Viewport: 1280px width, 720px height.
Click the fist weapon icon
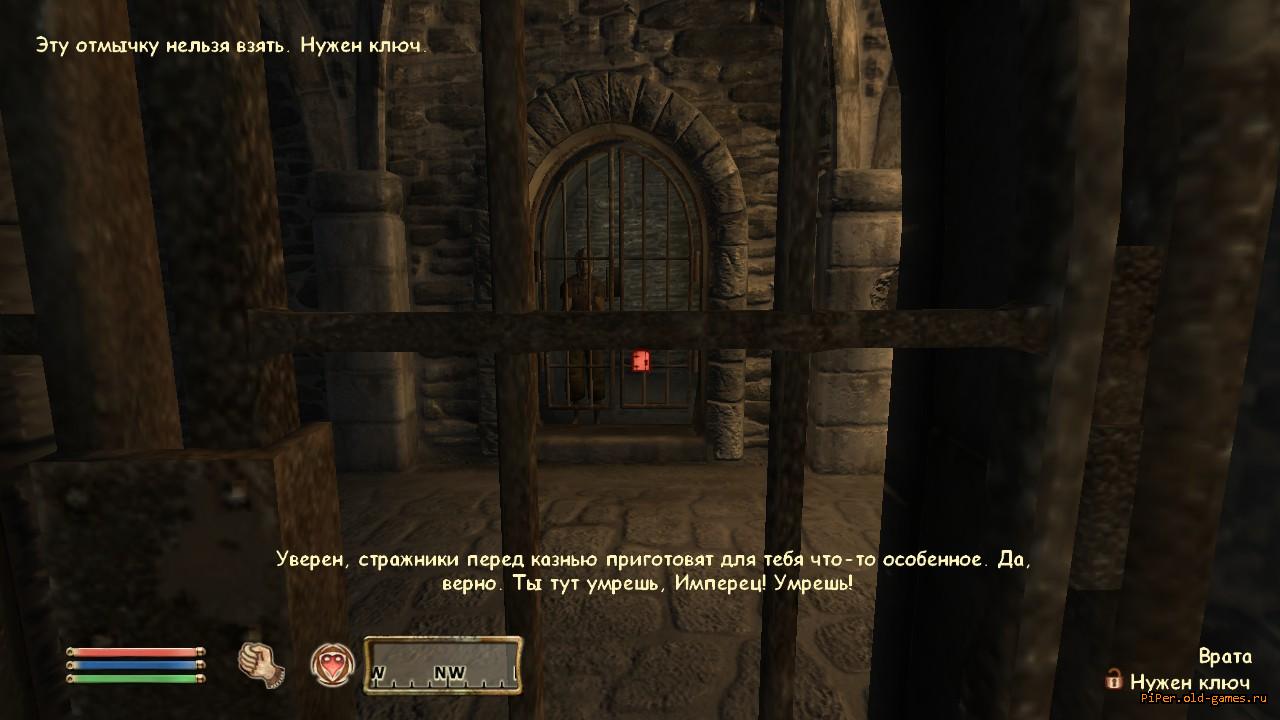[261, 663]
